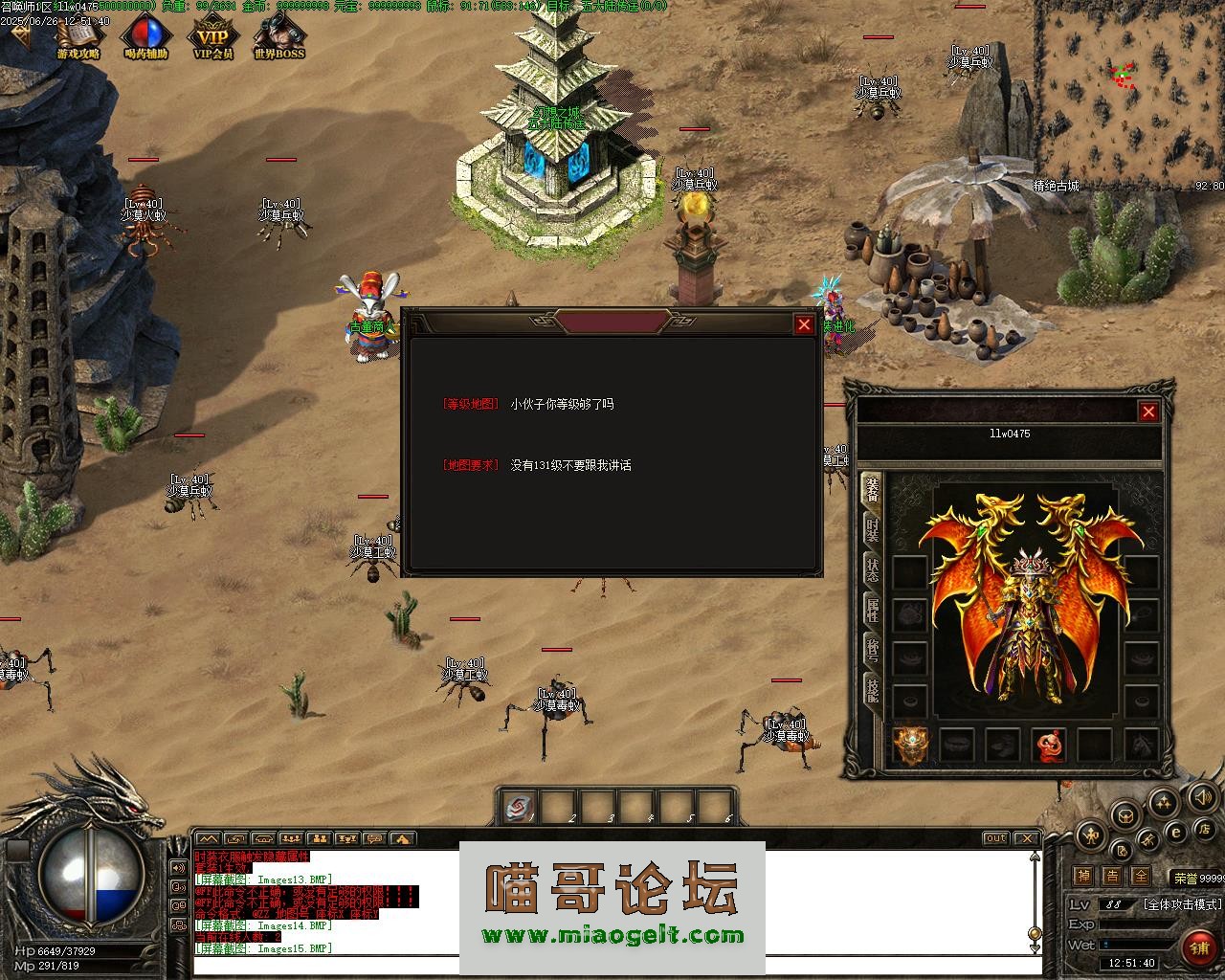The height and width of the screenshot is (980, 1225).
Task: Select the 地图要求 dialogue option
Action: click(471, 465)
